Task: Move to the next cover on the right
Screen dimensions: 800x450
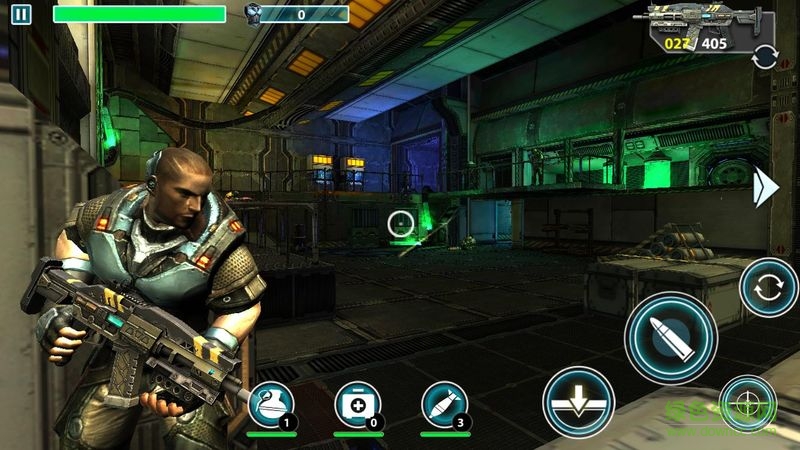Action: click(766, 187)
